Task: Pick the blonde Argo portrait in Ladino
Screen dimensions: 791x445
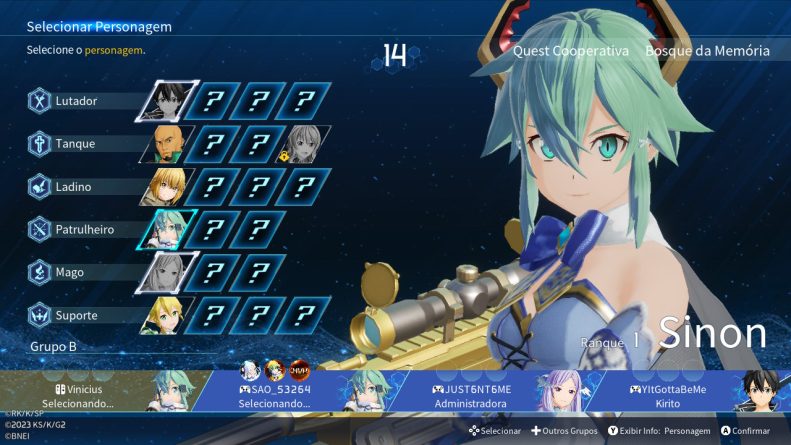Action: click(166, 187)
